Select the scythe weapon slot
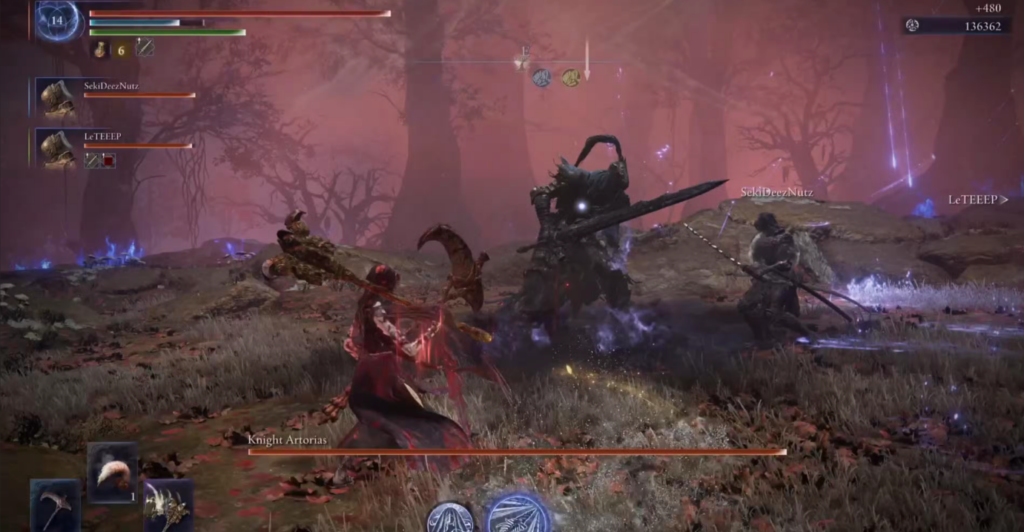This screenshot has height=532, width=1024. (x=53, y=506)
